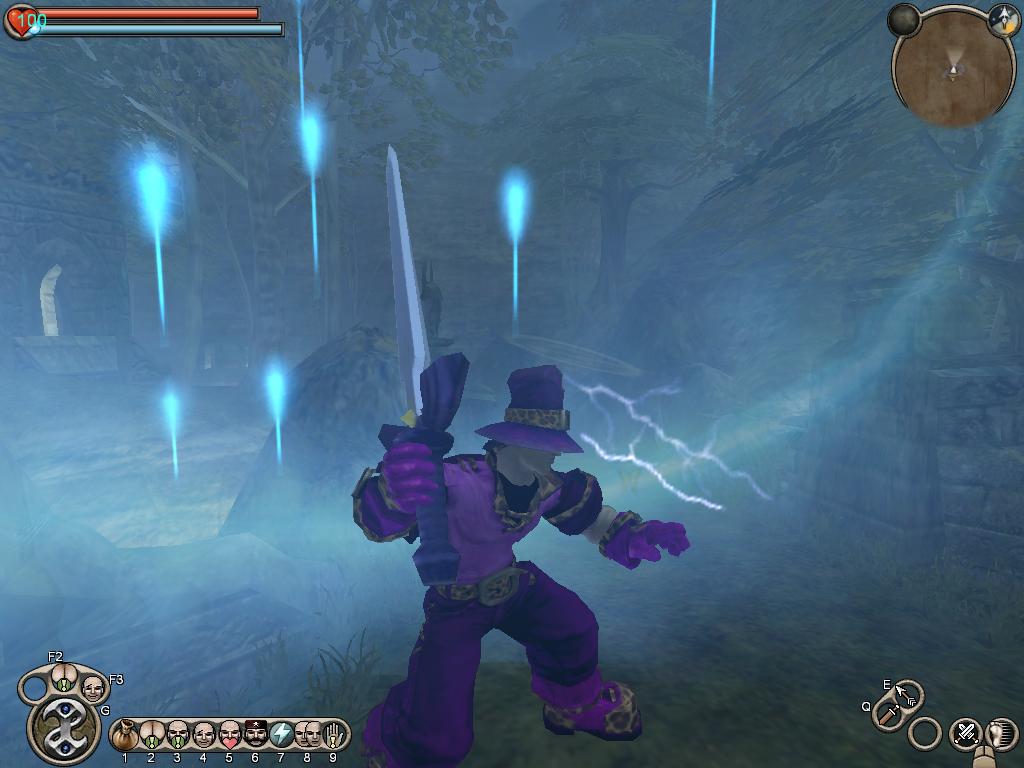Activate the raised hand icon in the hotbar
Viewport: 1024px width, 768px height.
click(x=333, y=736)
